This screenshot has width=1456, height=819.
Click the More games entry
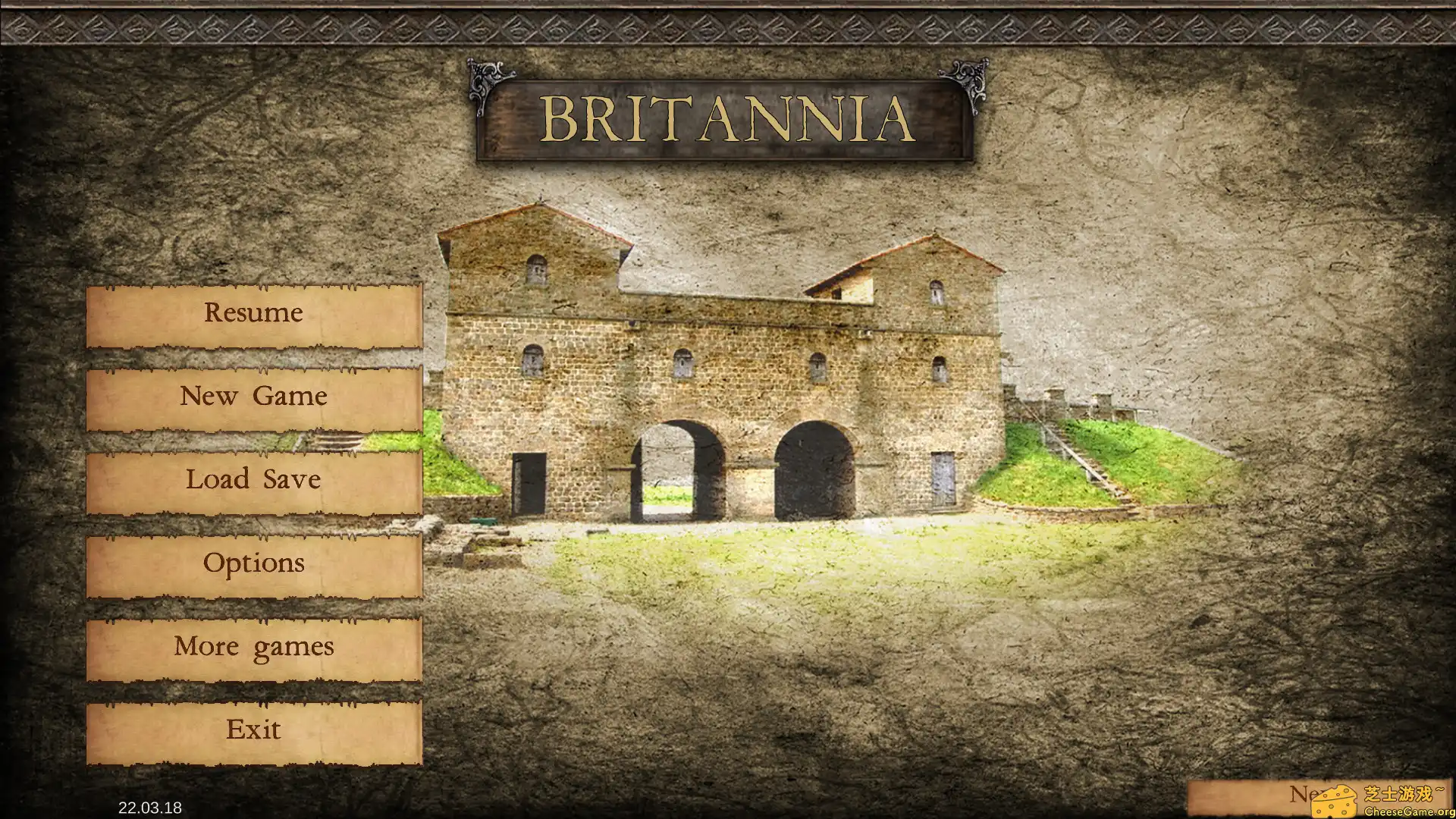(x=253, y=646)
